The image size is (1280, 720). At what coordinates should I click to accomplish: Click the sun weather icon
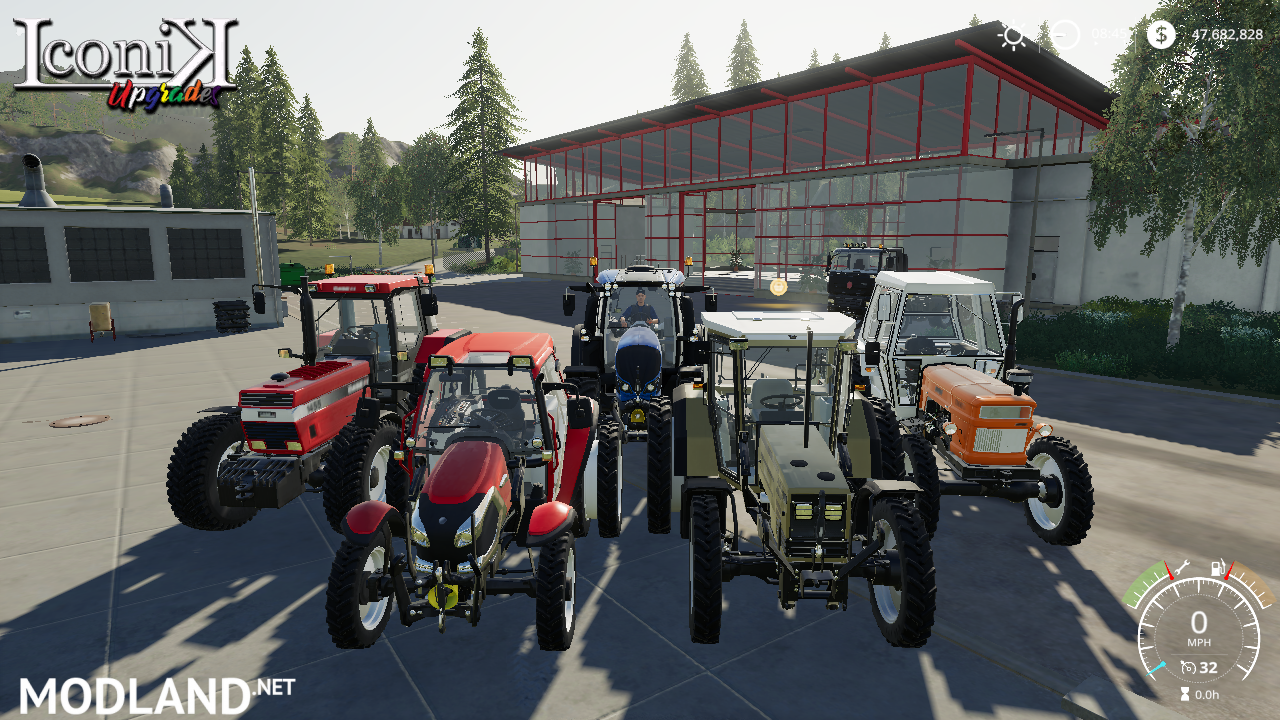(x=1013, y=36)
